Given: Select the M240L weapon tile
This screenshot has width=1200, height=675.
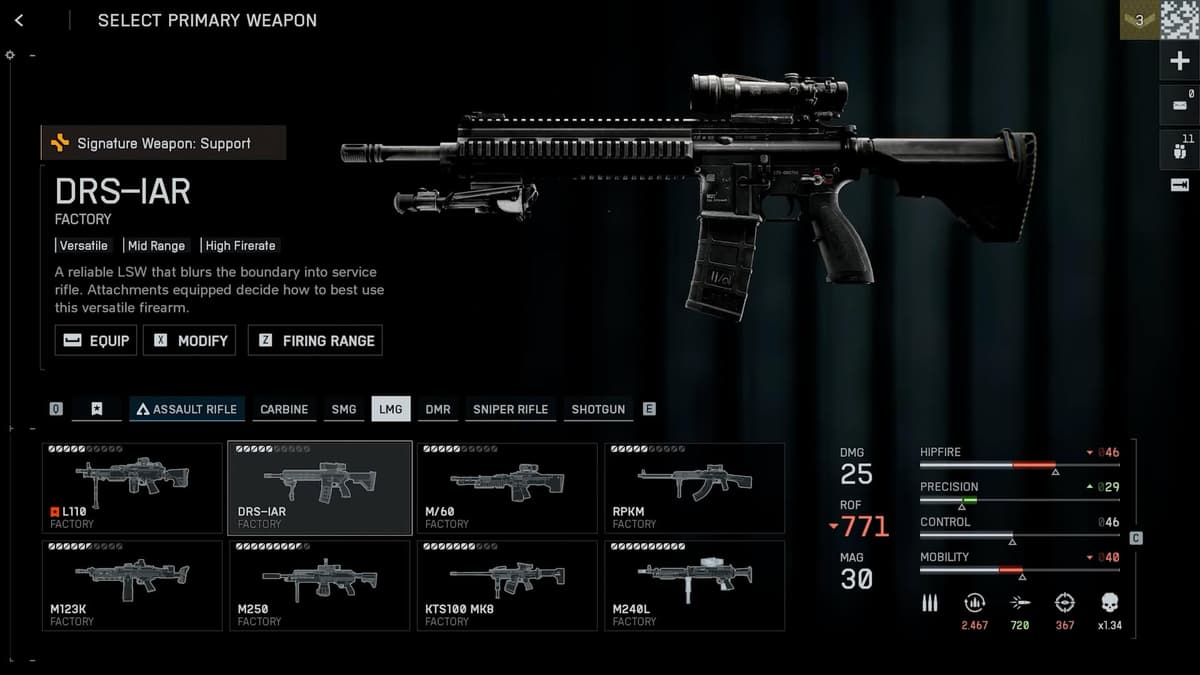Looking at the screenshot, I should 694,585.
